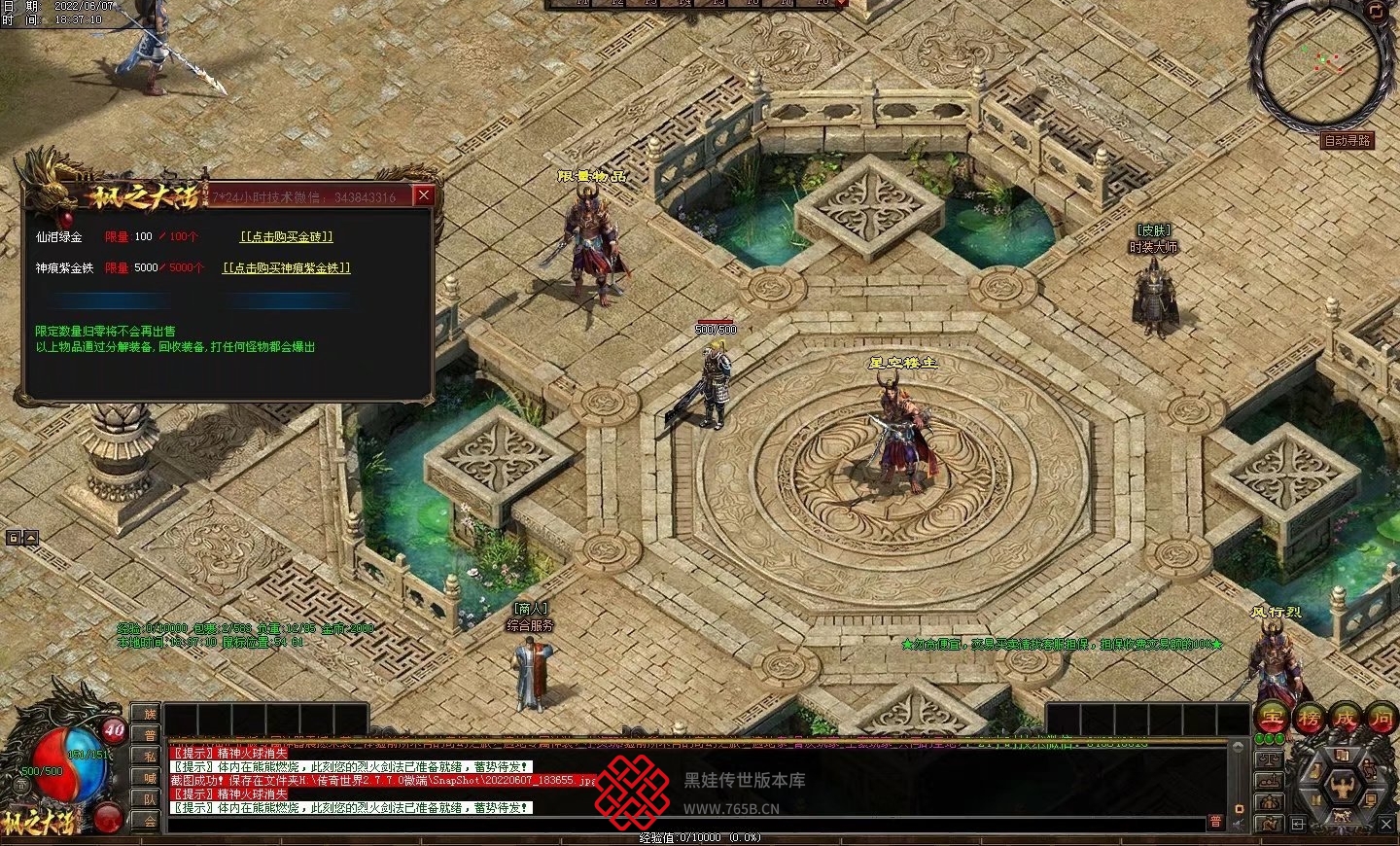Open the 成 achievements button
This screenshot has width=1400, height=846.
point(1345,719)
